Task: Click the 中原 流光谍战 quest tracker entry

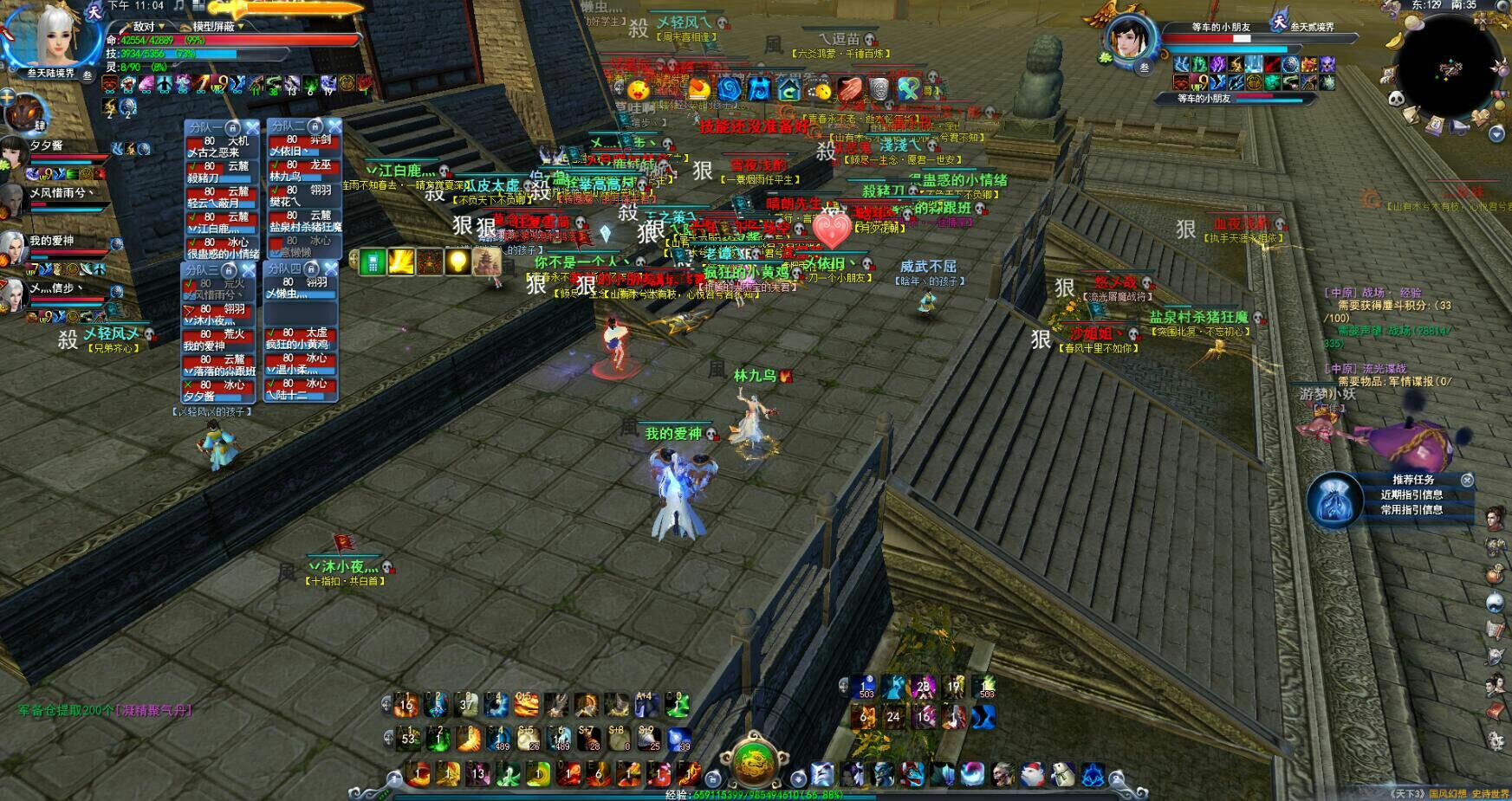Action: (x=1376, y=368)
